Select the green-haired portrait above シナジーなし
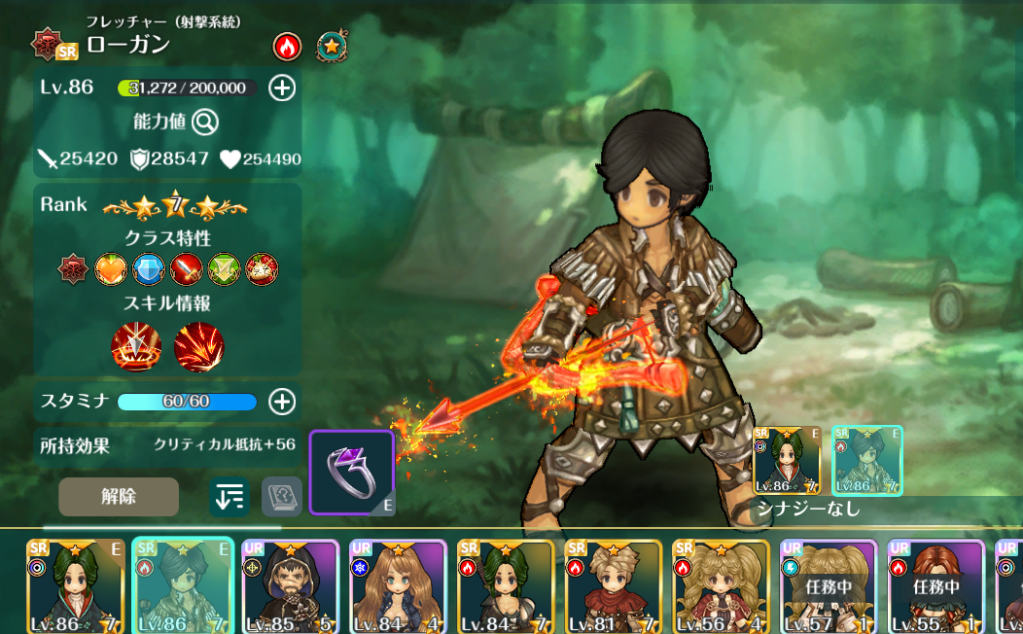The height and width of the screenshot is (634, 1023). (786, 461)
